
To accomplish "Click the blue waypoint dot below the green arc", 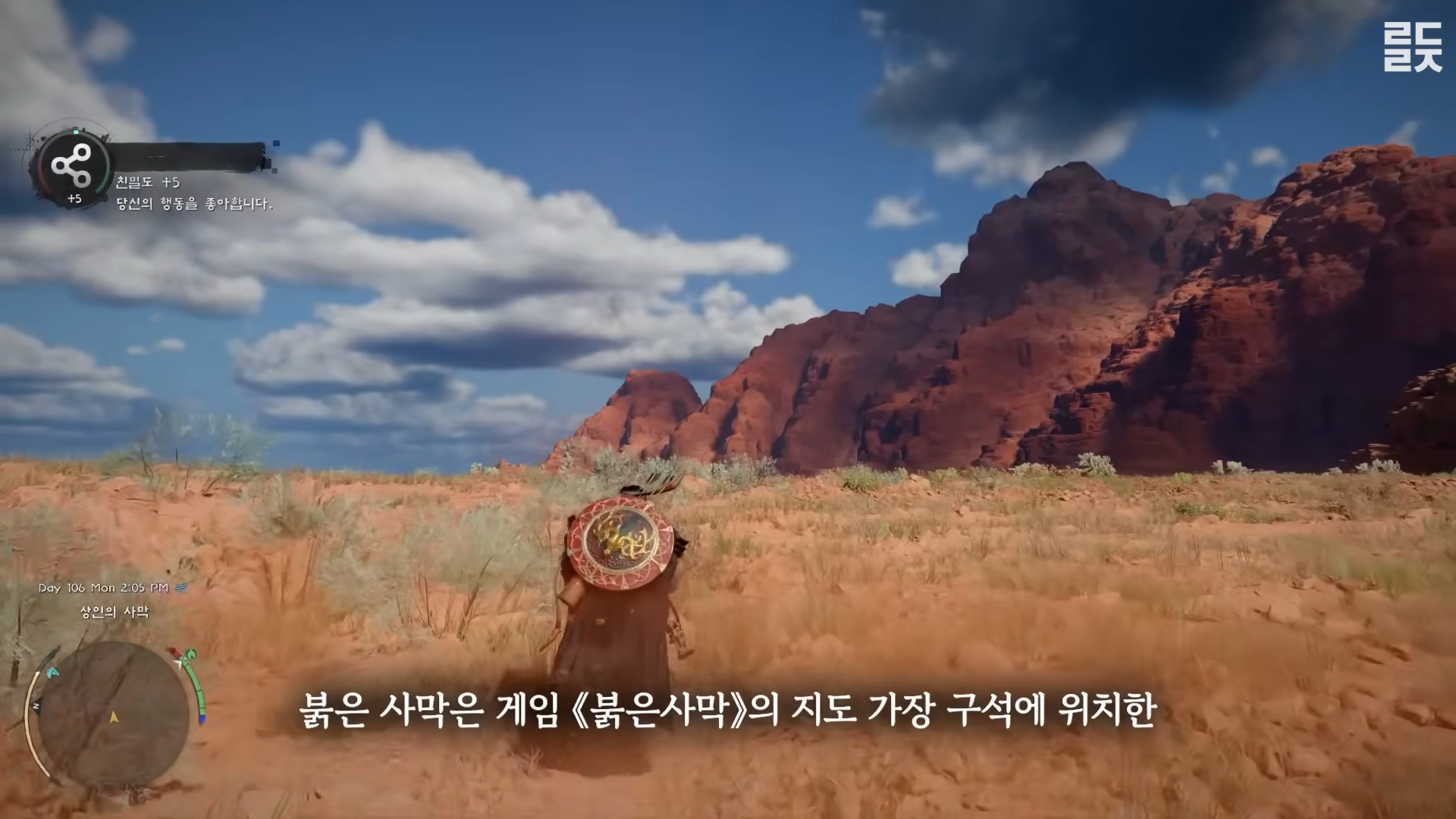I will 201,718.
